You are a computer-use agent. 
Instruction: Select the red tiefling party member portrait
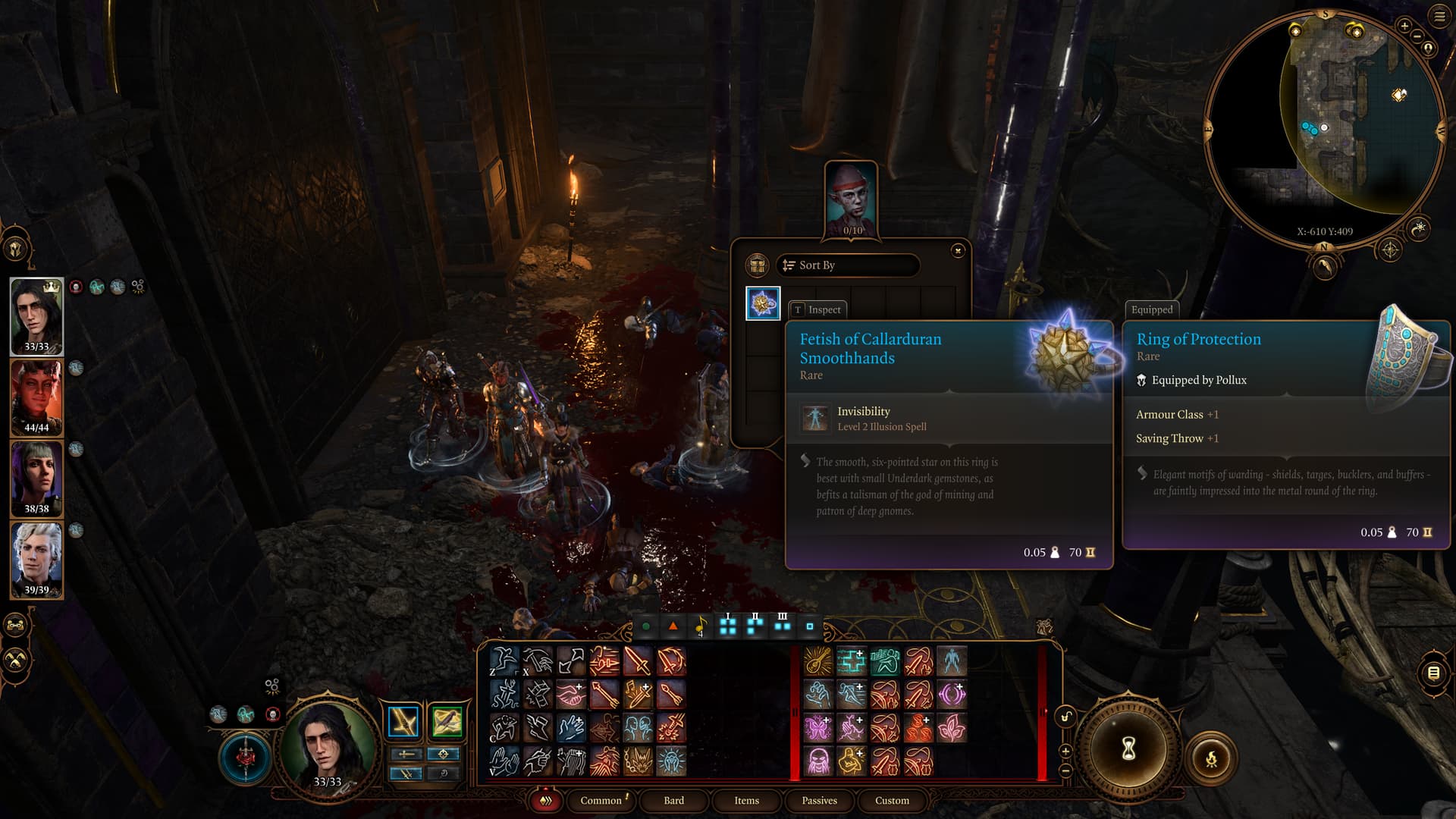[x=36, y=397]
